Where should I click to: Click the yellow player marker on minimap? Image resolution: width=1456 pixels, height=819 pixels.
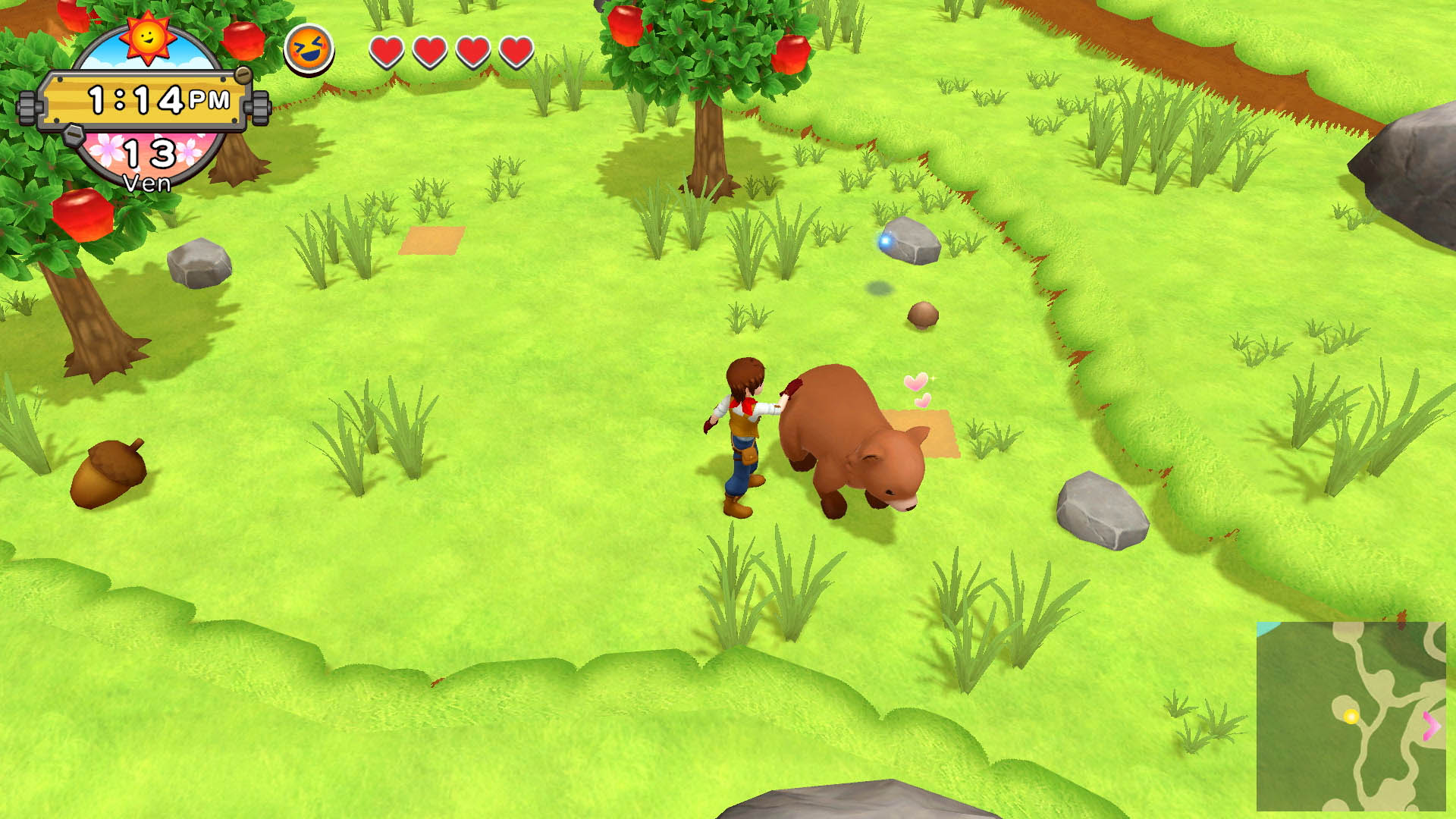(1351, 717)
